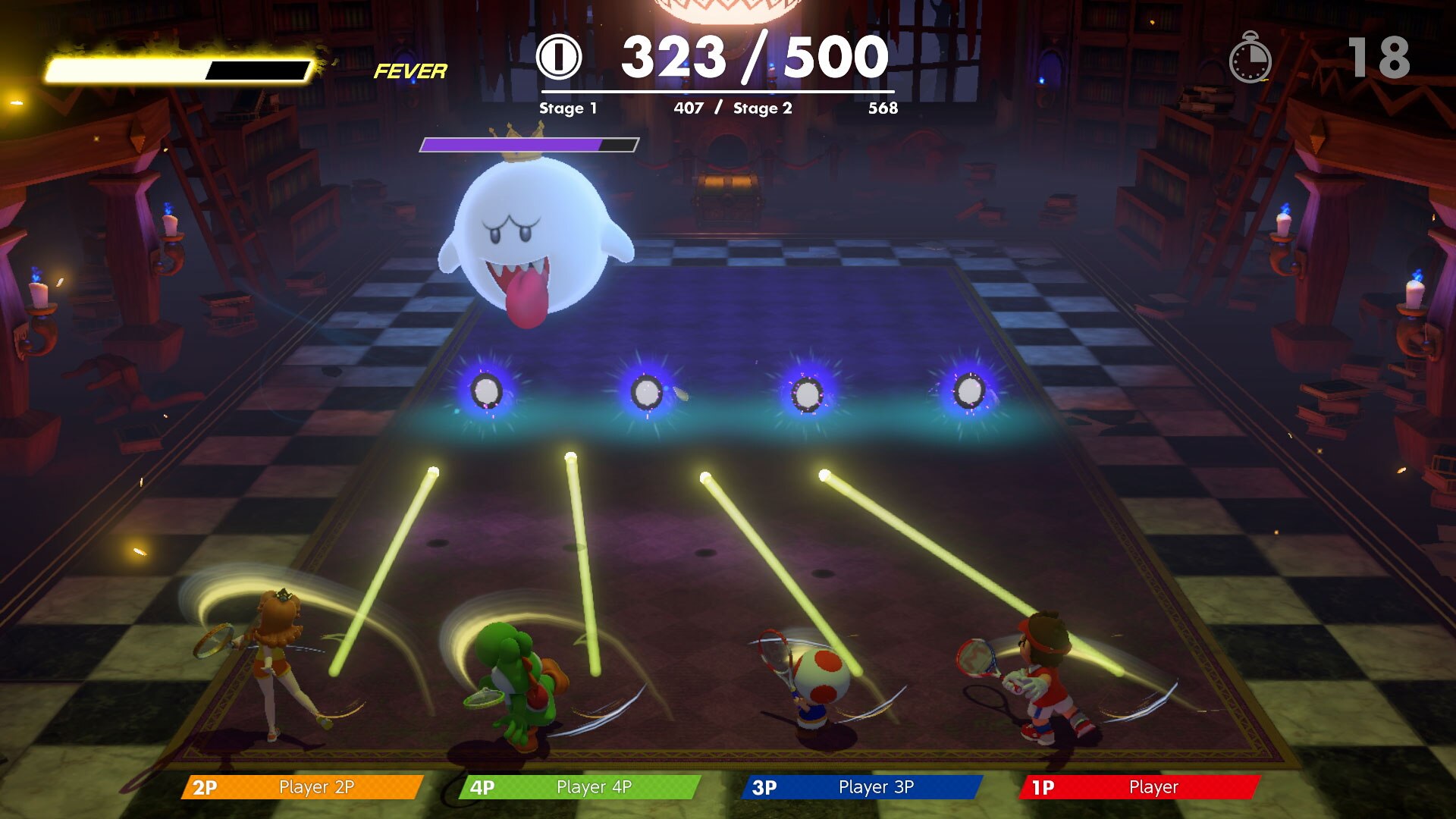Image resolution: width=1456 pixels, height=819 pixels.
Task: Click the round score icon beside 323
Action: pos(559,57)
